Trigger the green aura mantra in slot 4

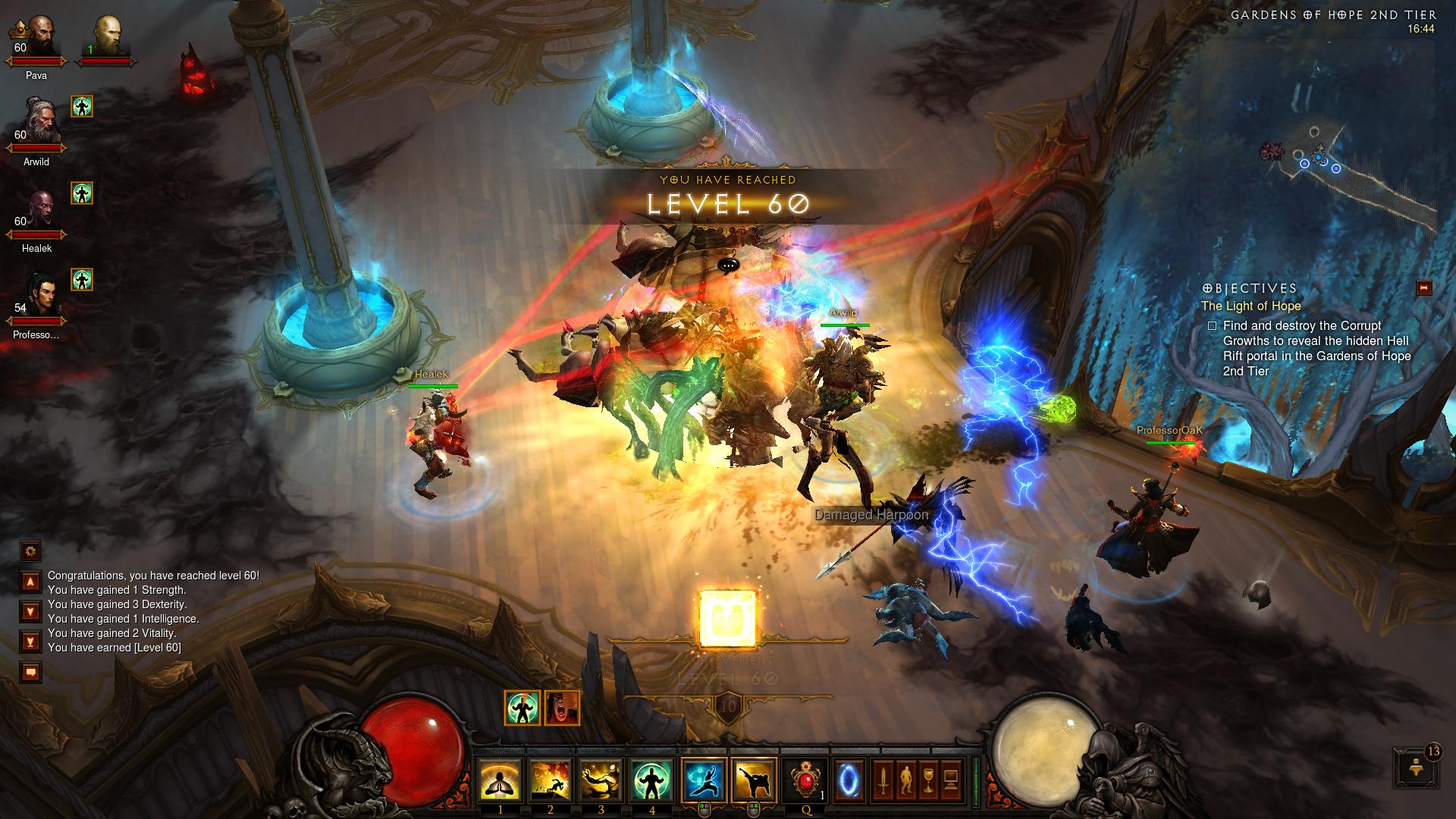coord(651,780)
